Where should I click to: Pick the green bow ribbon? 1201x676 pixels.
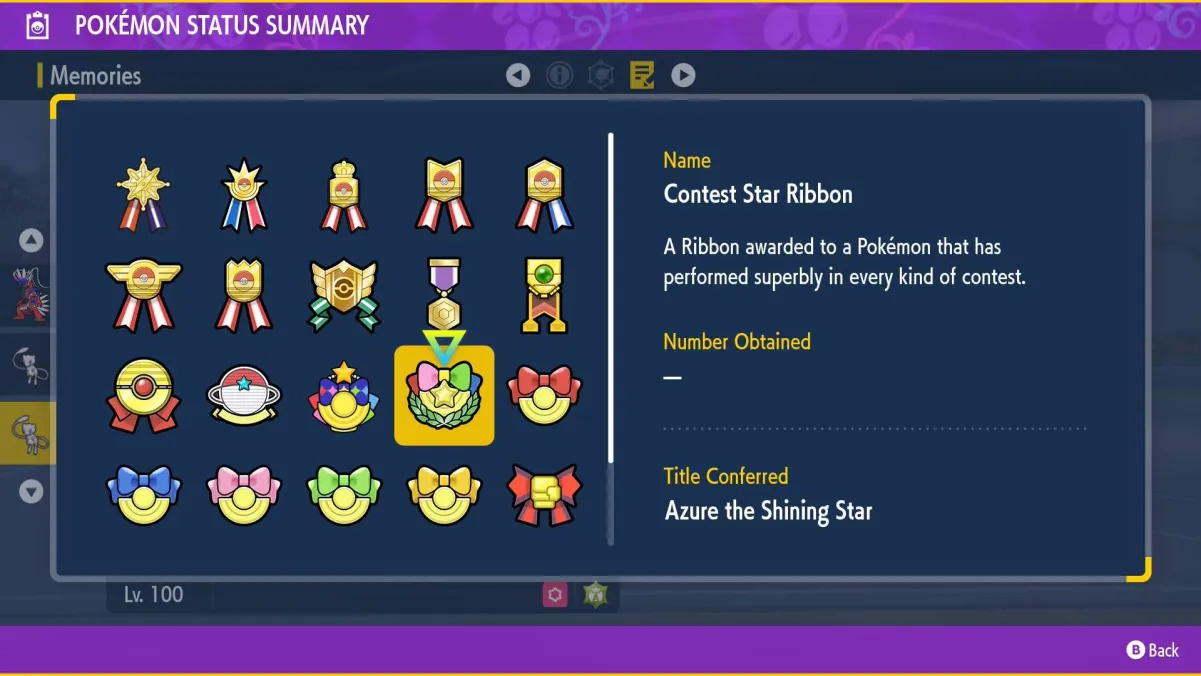pyautogui.click(x=344, y=495)
